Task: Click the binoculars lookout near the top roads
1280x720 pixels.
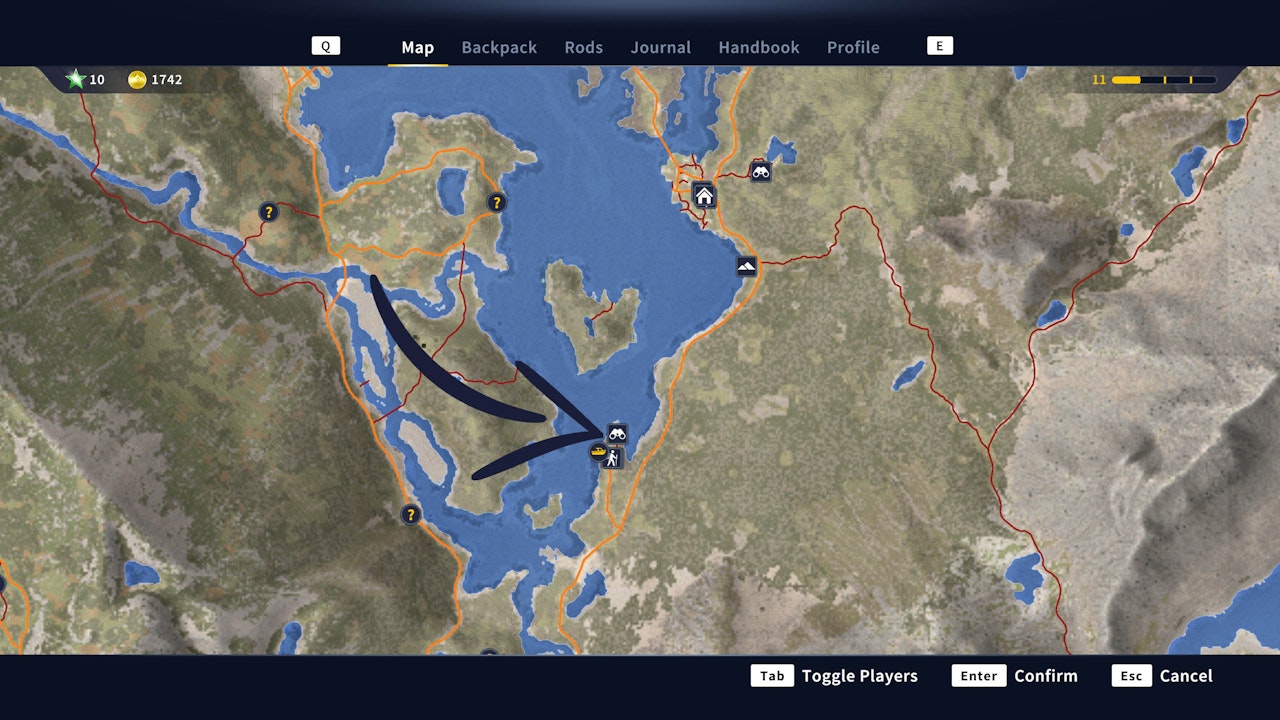Action: pos(762,172)
